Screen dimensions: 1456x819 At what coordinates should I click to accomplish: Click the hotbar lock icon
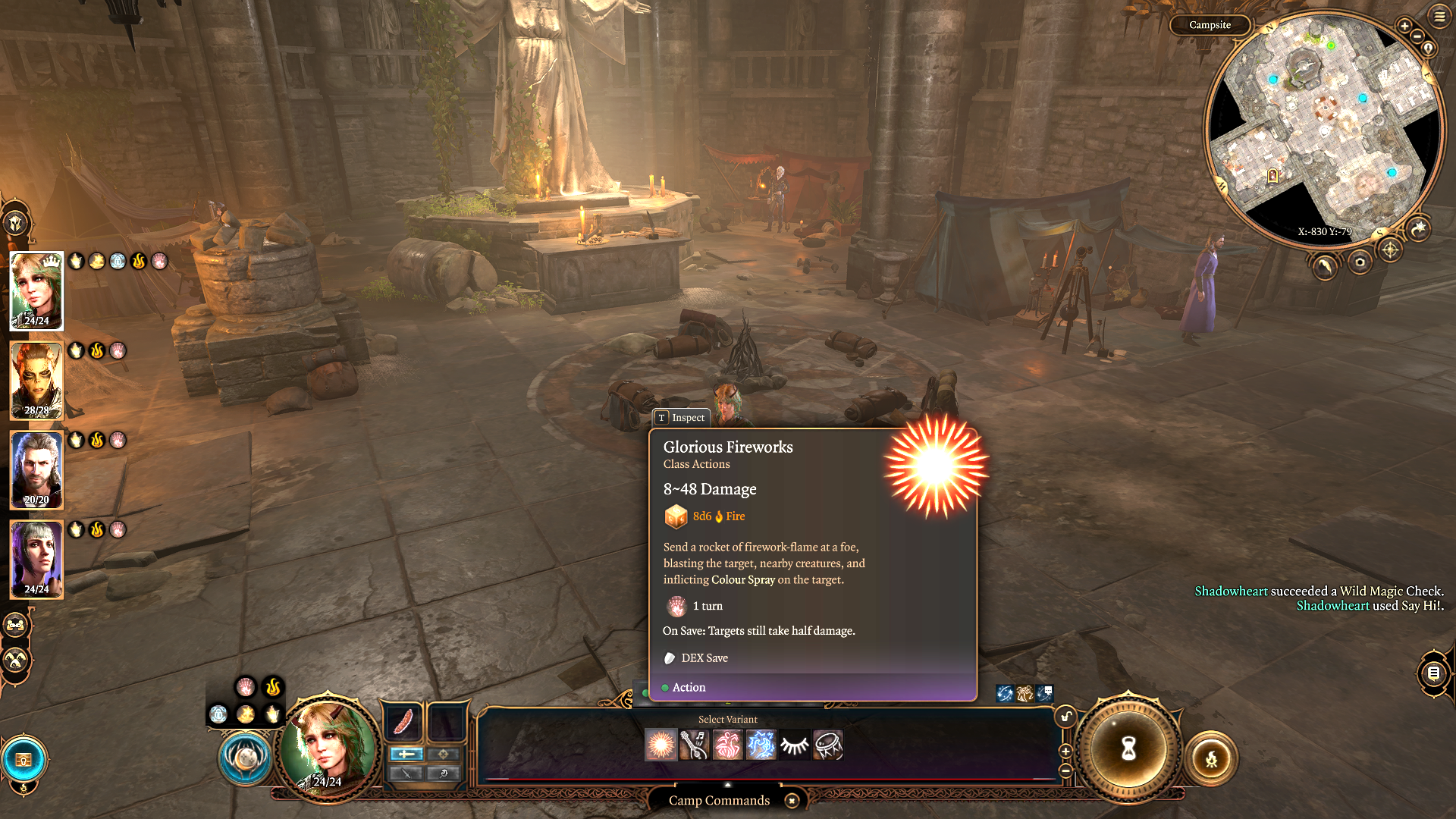click(x=1065, y=717)
